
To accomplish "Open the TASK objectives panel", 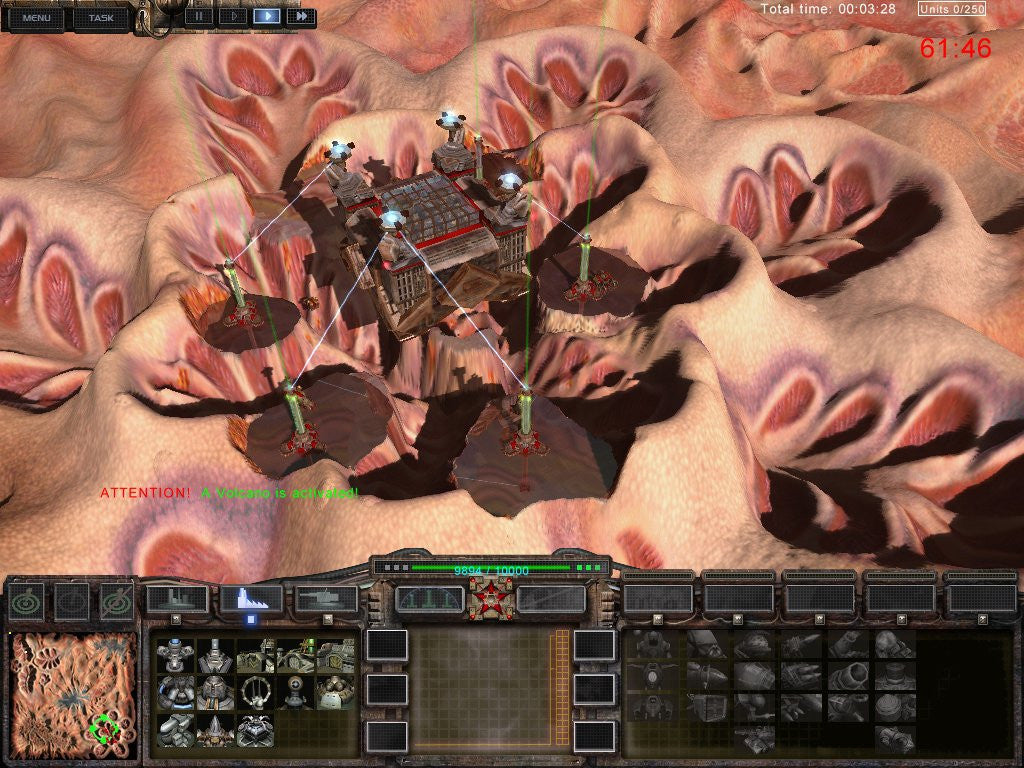I will 100,17.
